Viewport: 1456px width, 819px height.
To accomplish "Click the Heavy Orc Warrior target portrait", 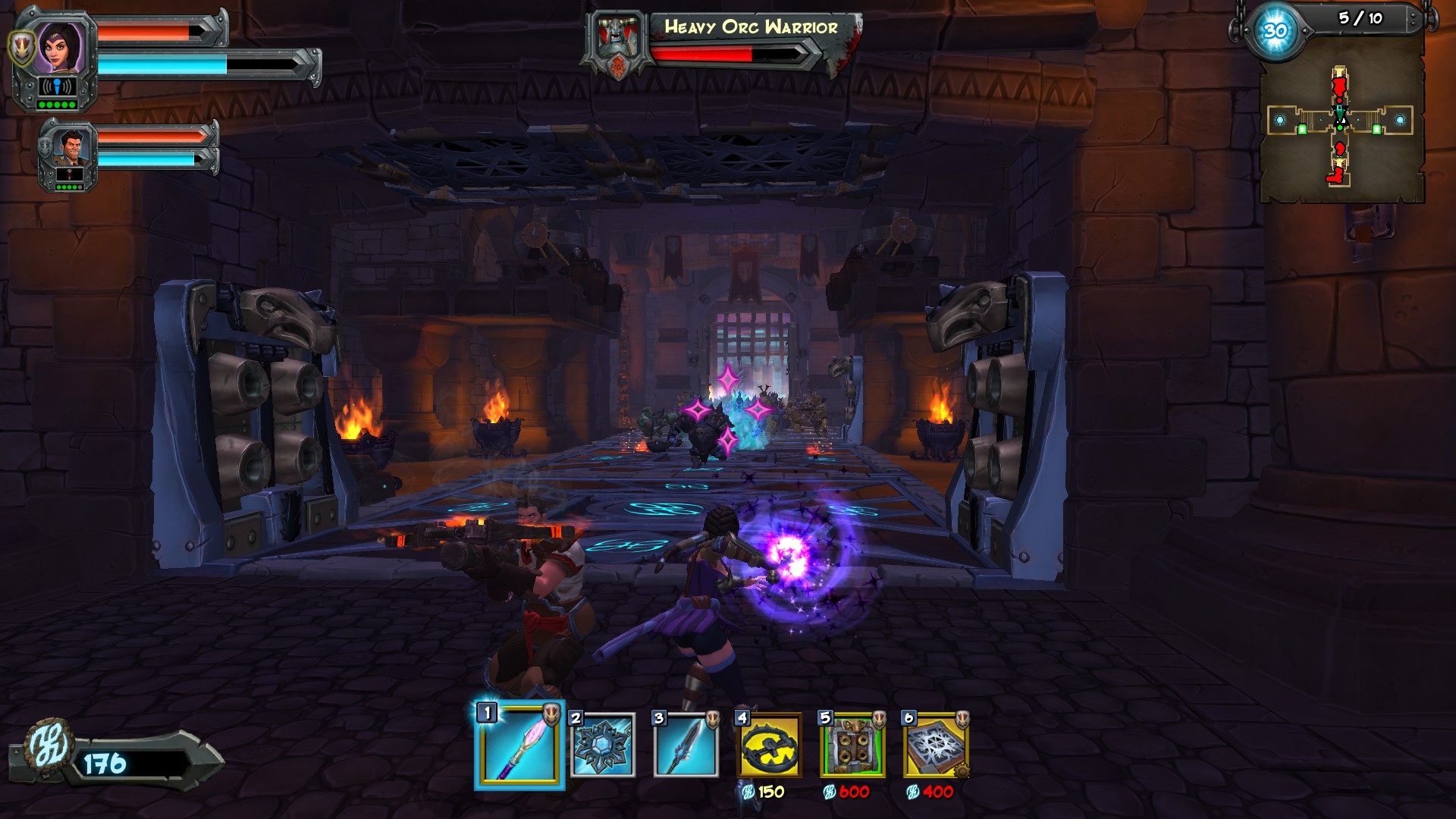I will [616, 42].
